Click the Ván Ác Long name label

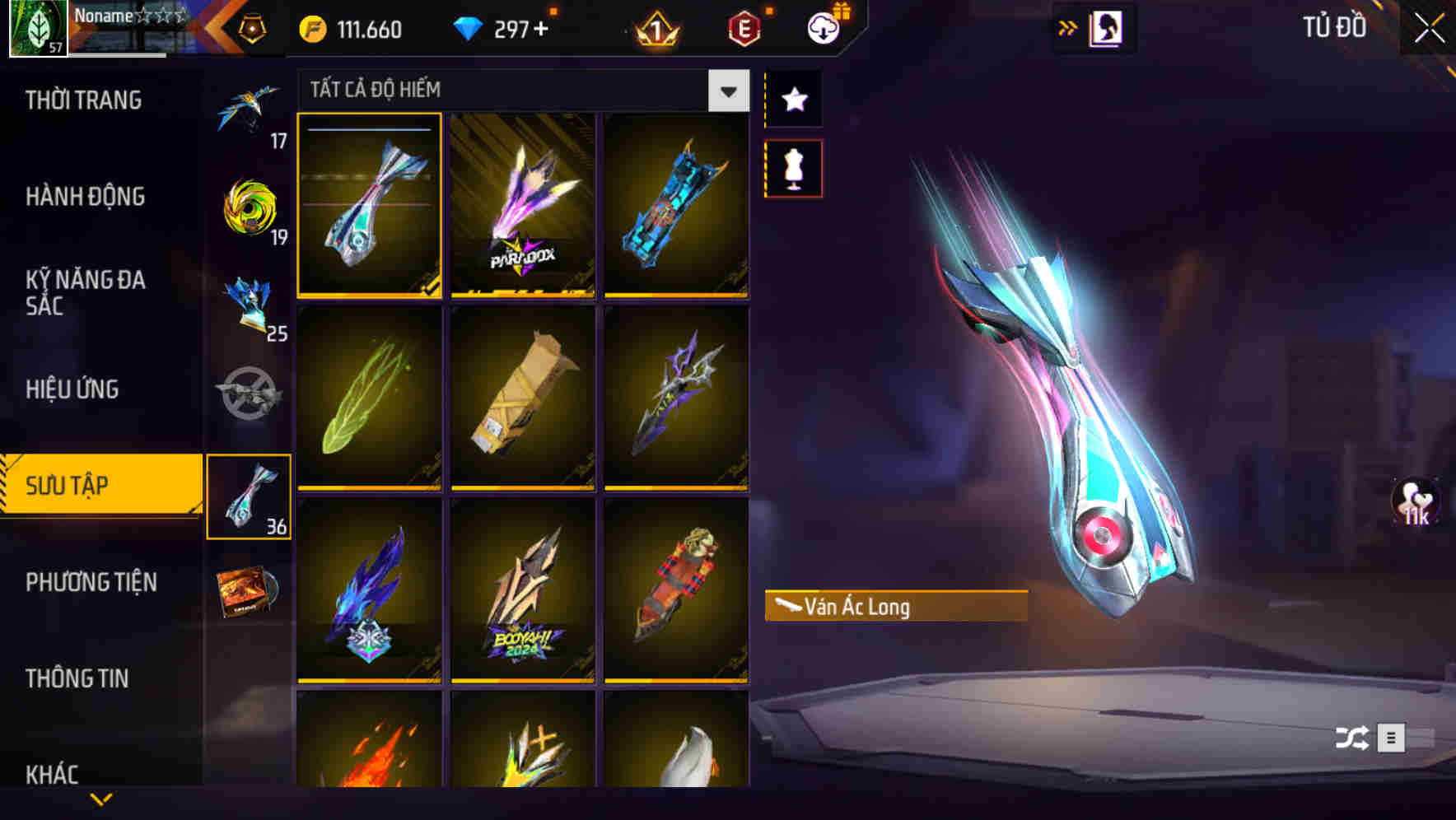(892, 608)
